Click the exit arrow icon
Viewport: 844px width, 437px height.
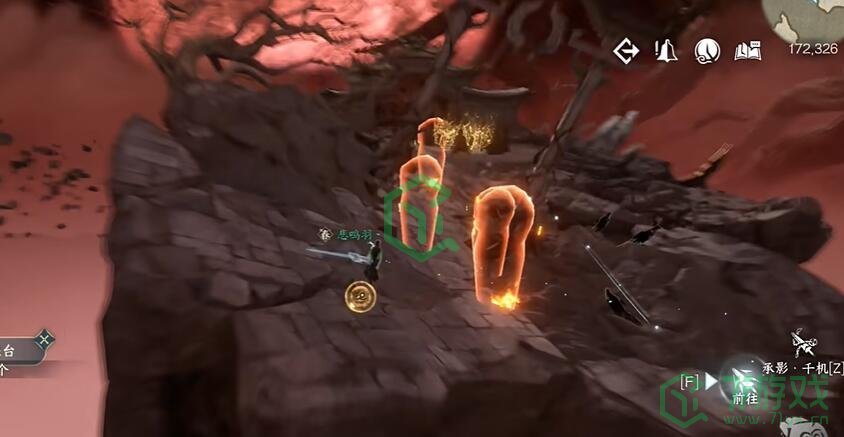627,50
